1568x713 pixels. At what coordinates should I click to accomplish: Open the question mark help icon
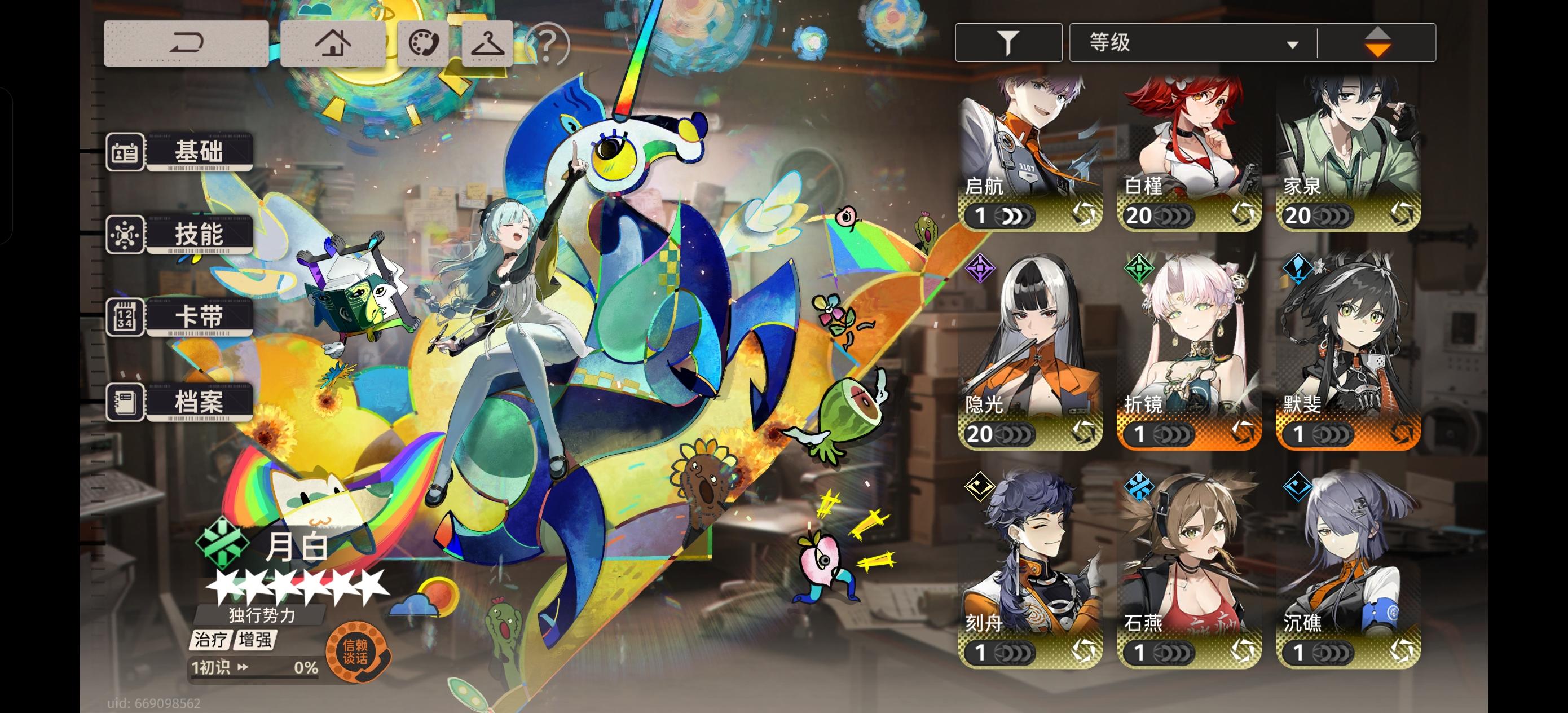tap(547, 45)
